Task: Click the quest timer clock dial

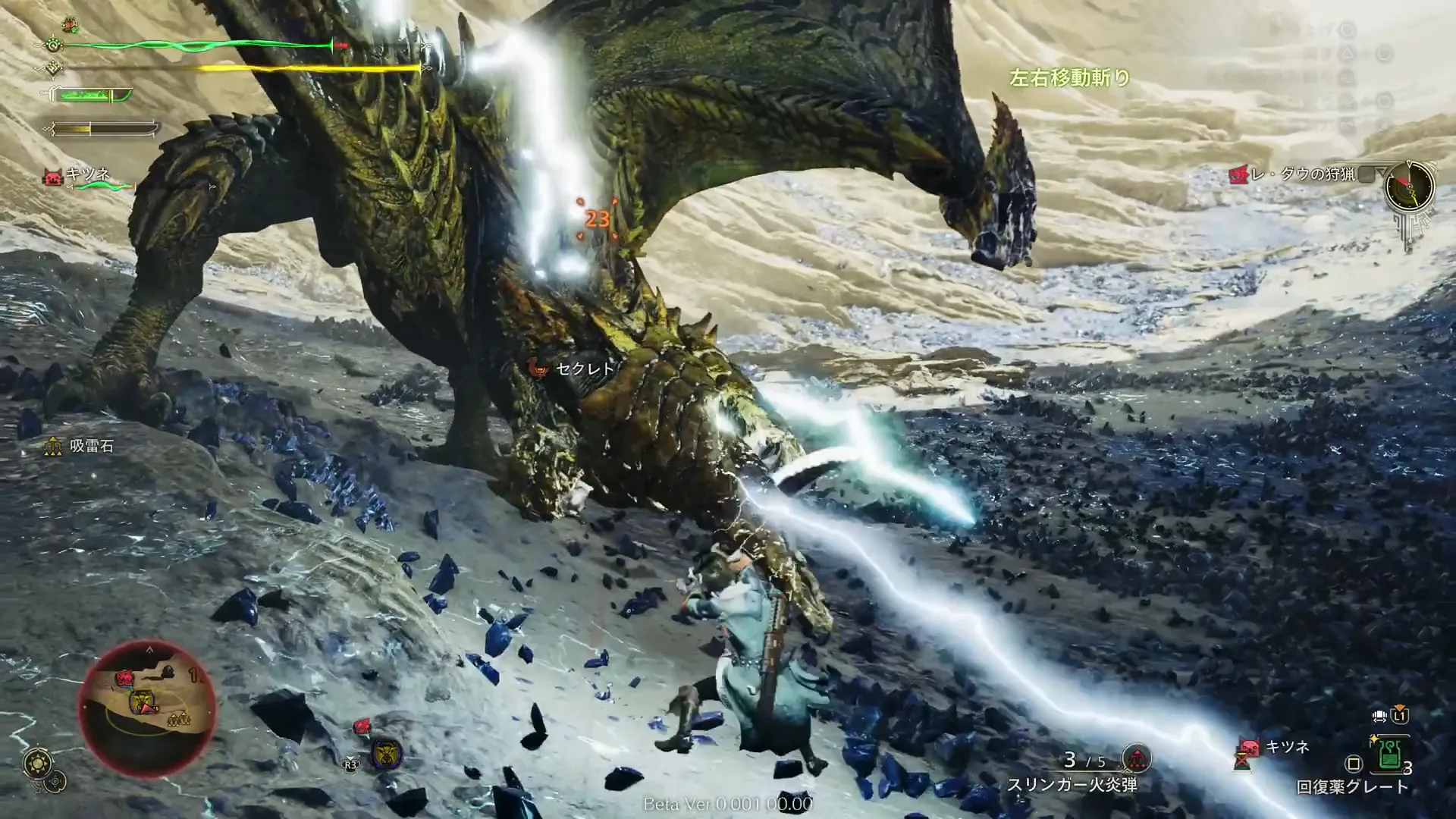Action: [x=1409, y=186]
